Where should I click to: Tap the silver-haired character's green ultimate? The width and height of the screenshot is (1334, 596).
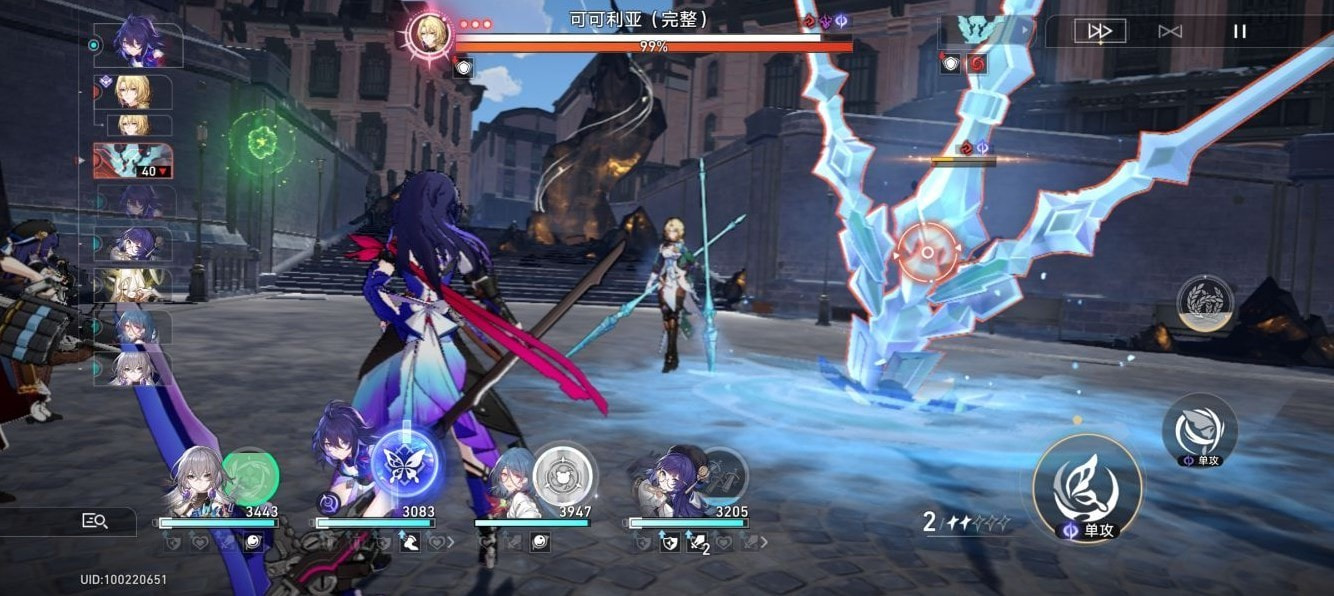click(249, 476)
